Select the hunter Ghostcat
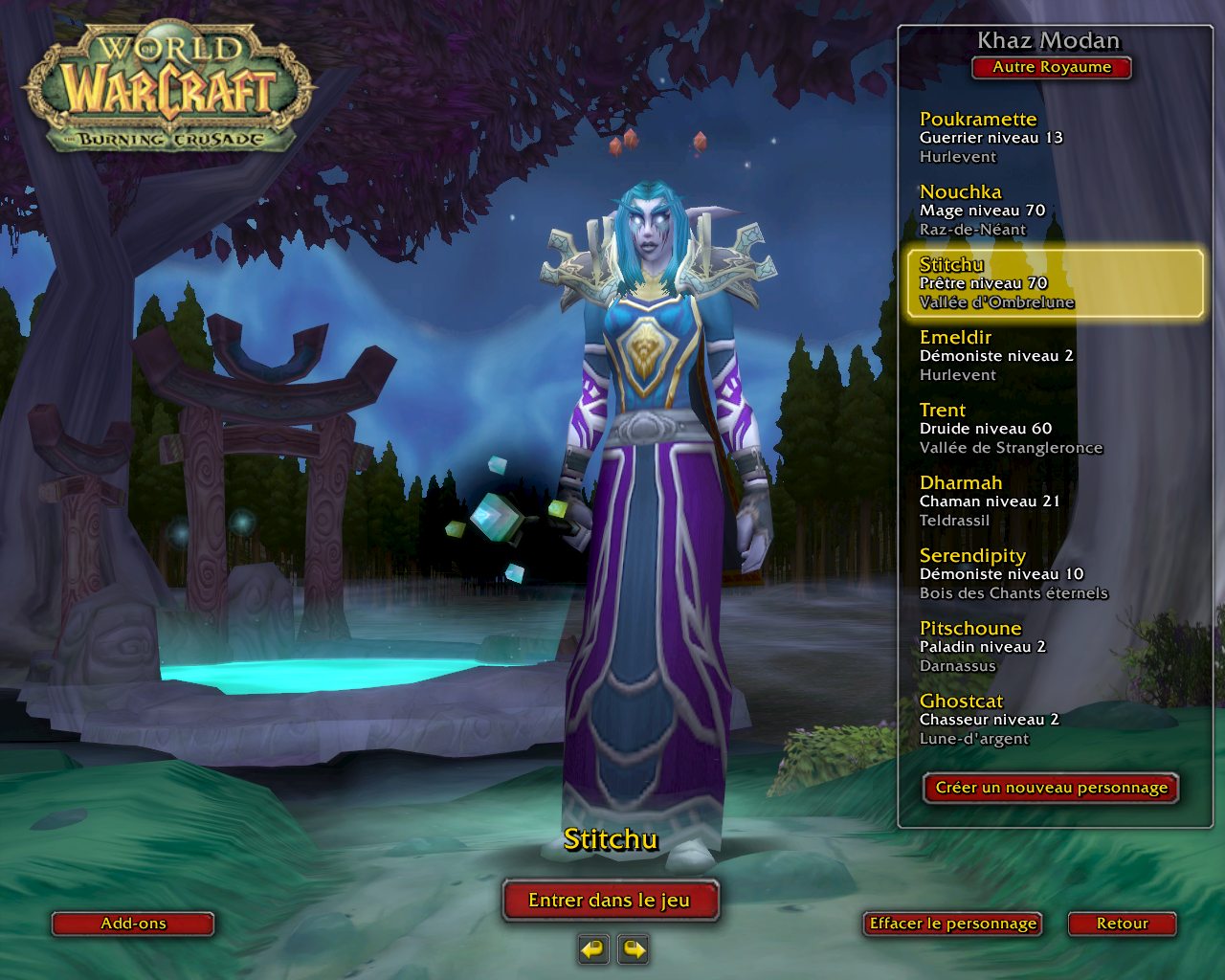The image size is (1225, 980). click(x=1053, y=719)
